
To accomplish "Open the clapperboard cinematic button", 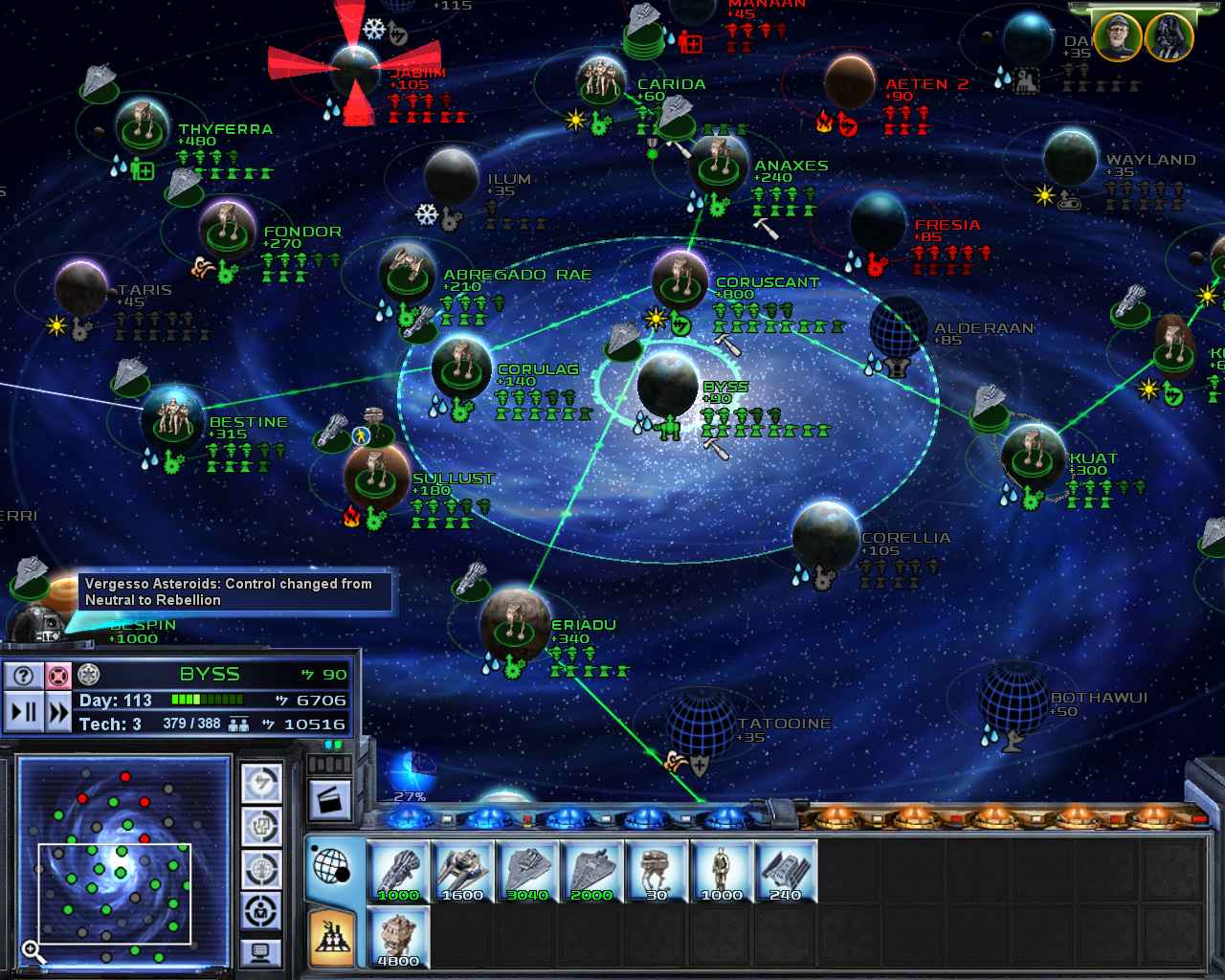I will pos(329,802).
